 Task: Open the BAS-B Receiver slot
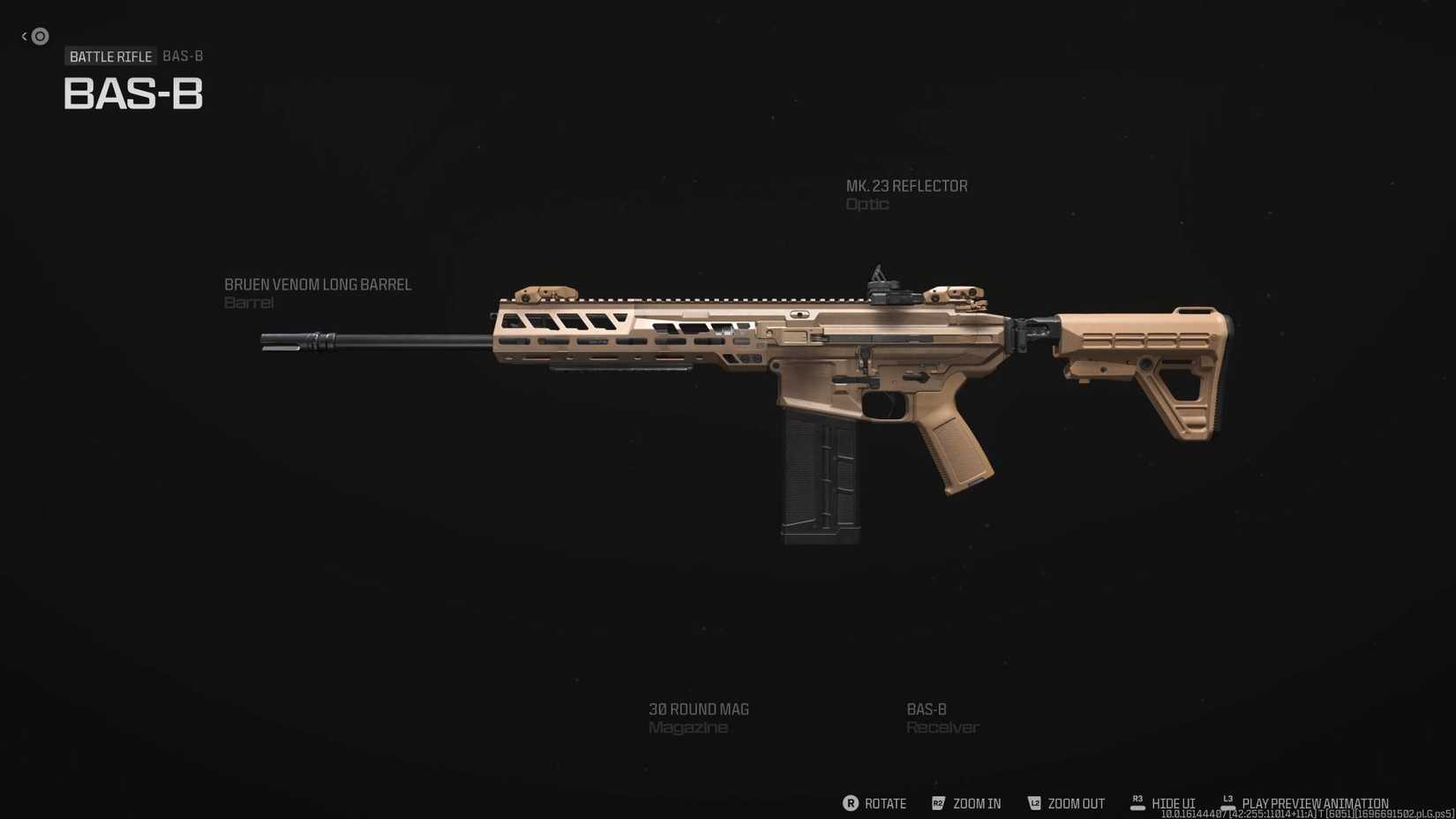pyautogui.click(x=942, y=718)
